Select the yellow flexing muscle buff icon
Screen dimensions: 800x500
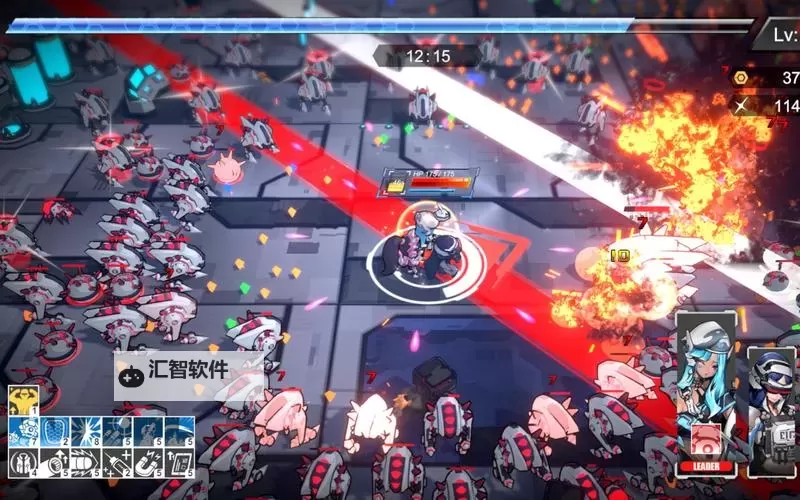[23, 401]
